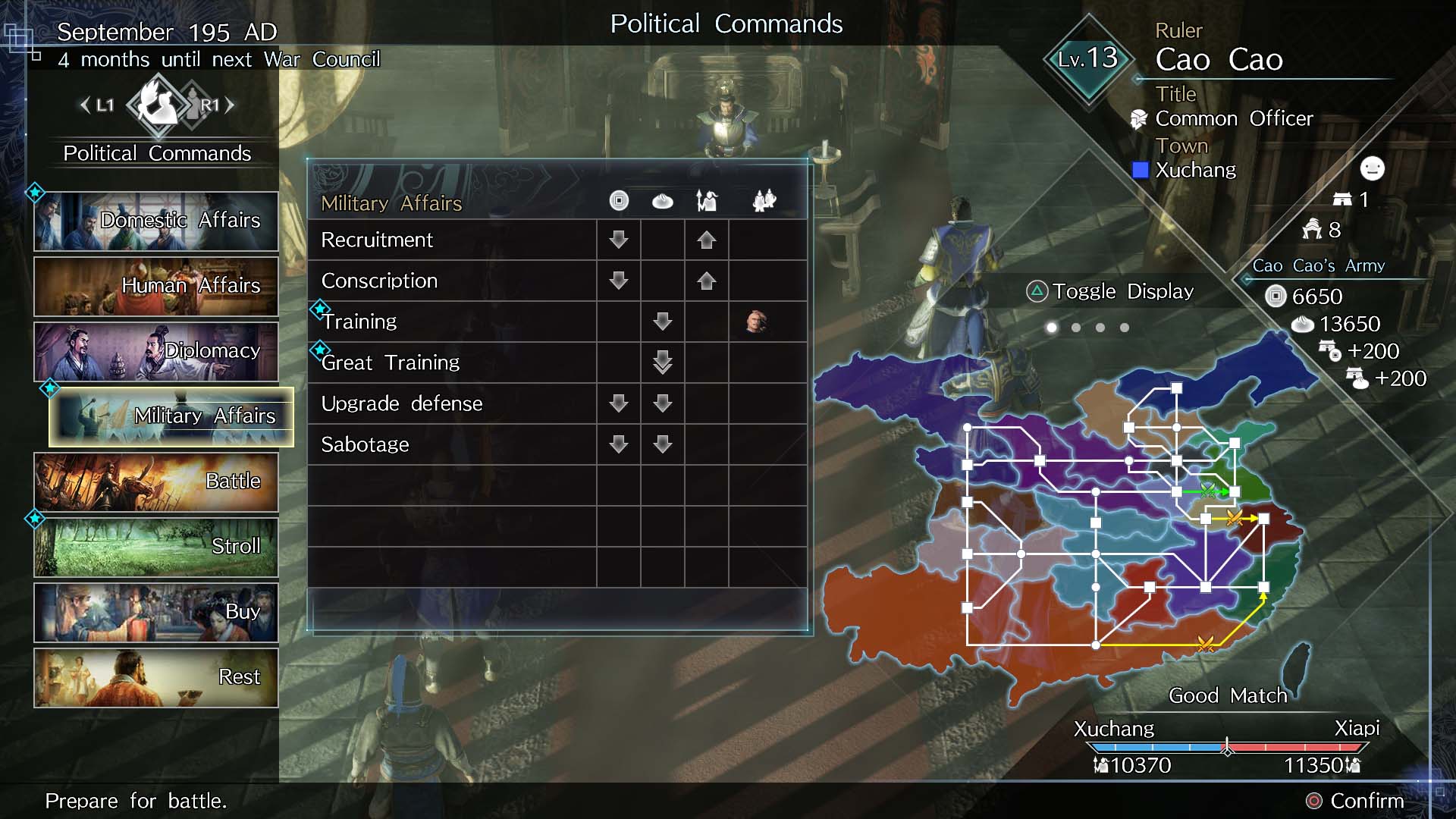Click the provisions column icon in Military Affairs
Image resolution: width=1456 pixels, height=819 pixels.
[663, 200]
